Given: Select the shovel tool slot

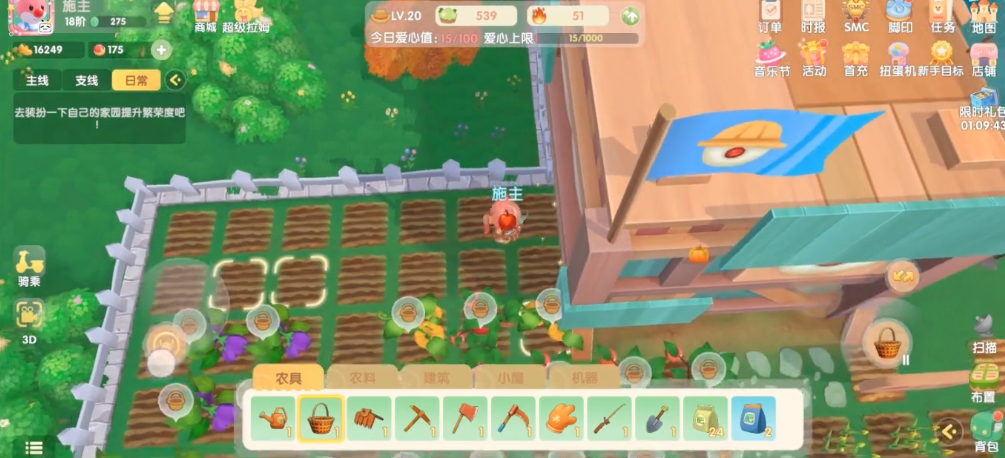Looking at the screenshot, I should 658,417.
